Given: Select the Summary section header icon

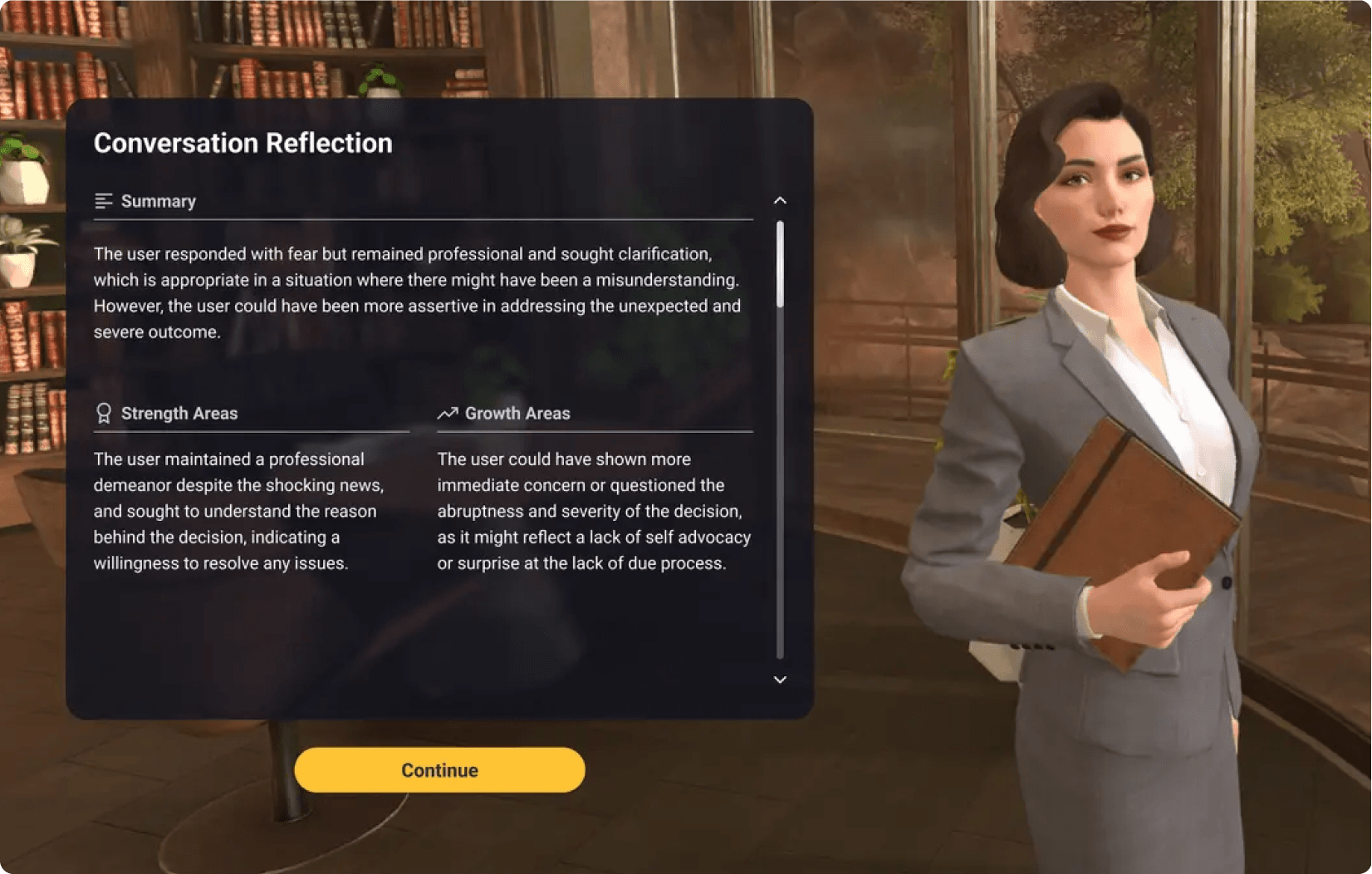Looking at the screenshot, I should pyautogui.click(x=103, y=200).
